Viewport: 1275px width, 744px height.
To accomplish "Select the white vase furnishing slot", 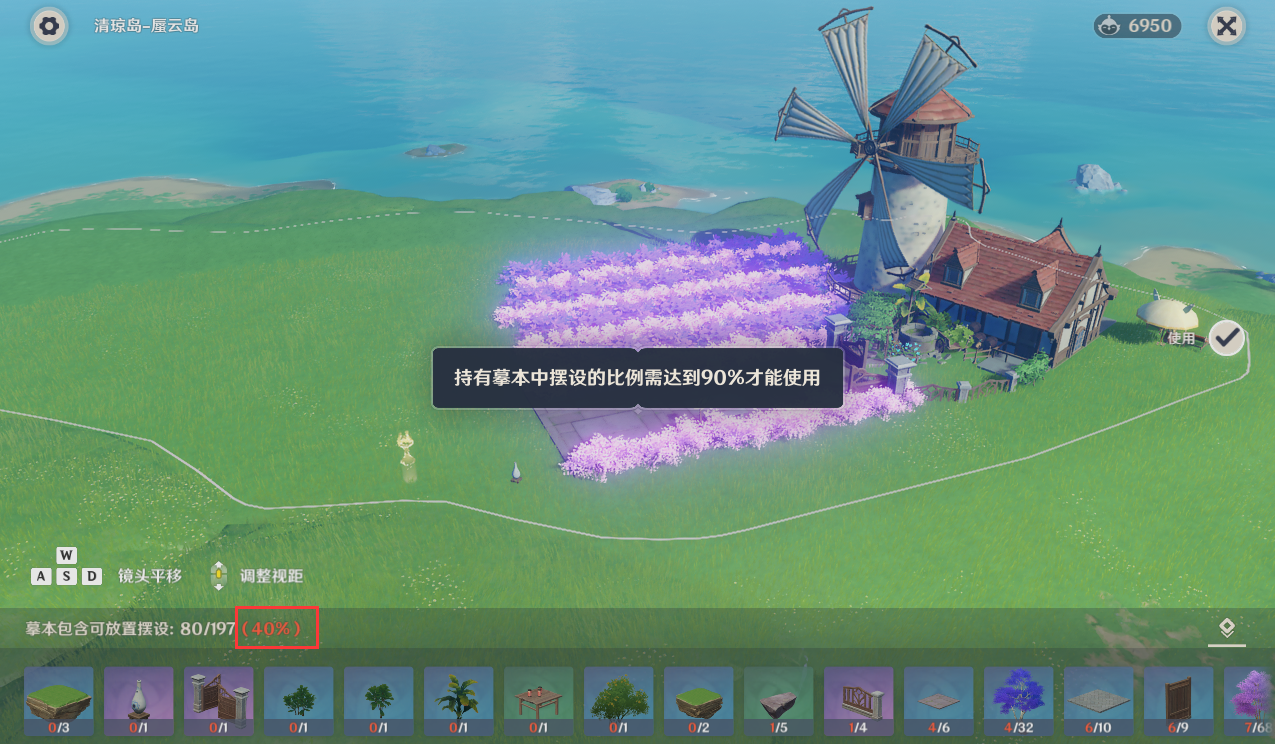I will [x=139, y=702].
